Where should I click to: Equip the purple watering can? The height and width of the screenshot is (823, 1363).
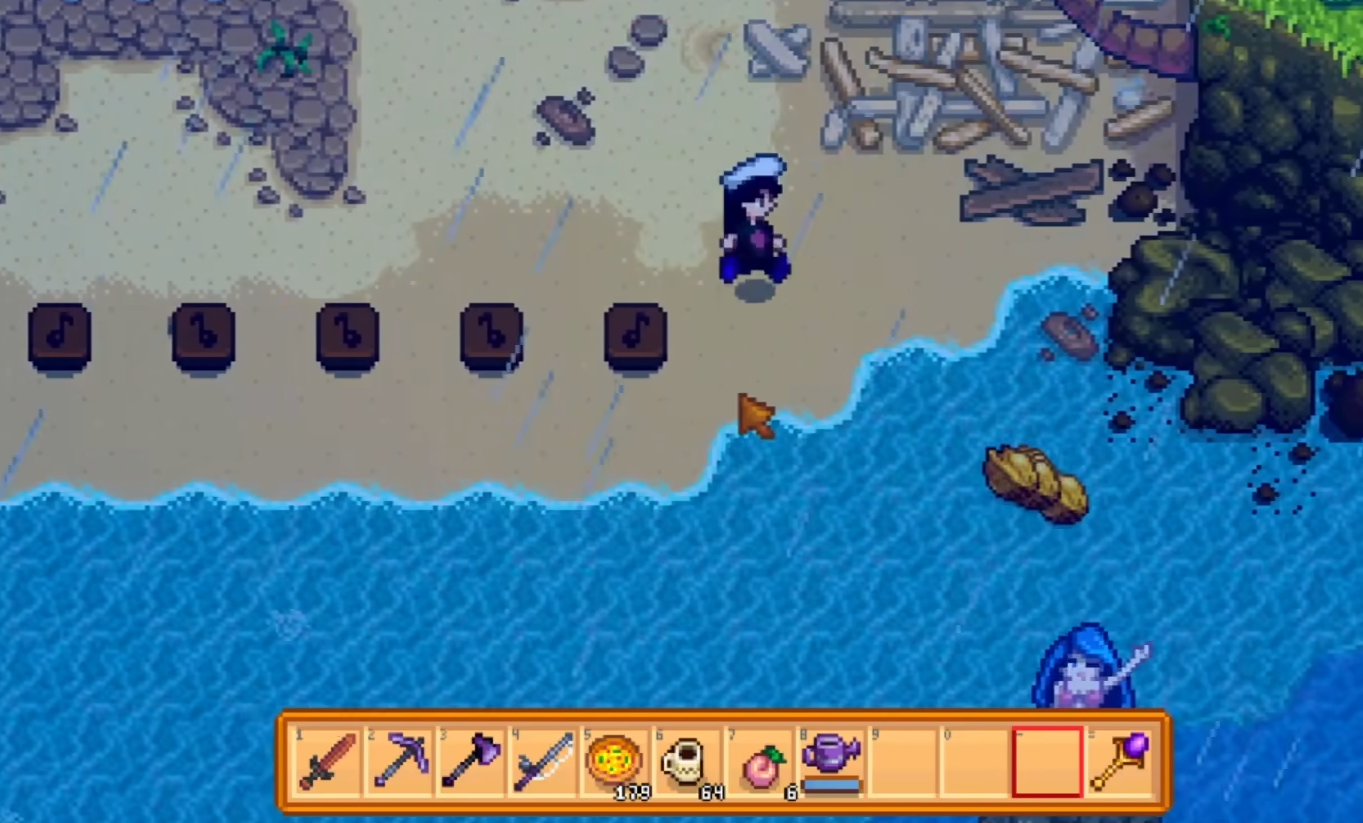pyautogui.click(x=831, y=761)
